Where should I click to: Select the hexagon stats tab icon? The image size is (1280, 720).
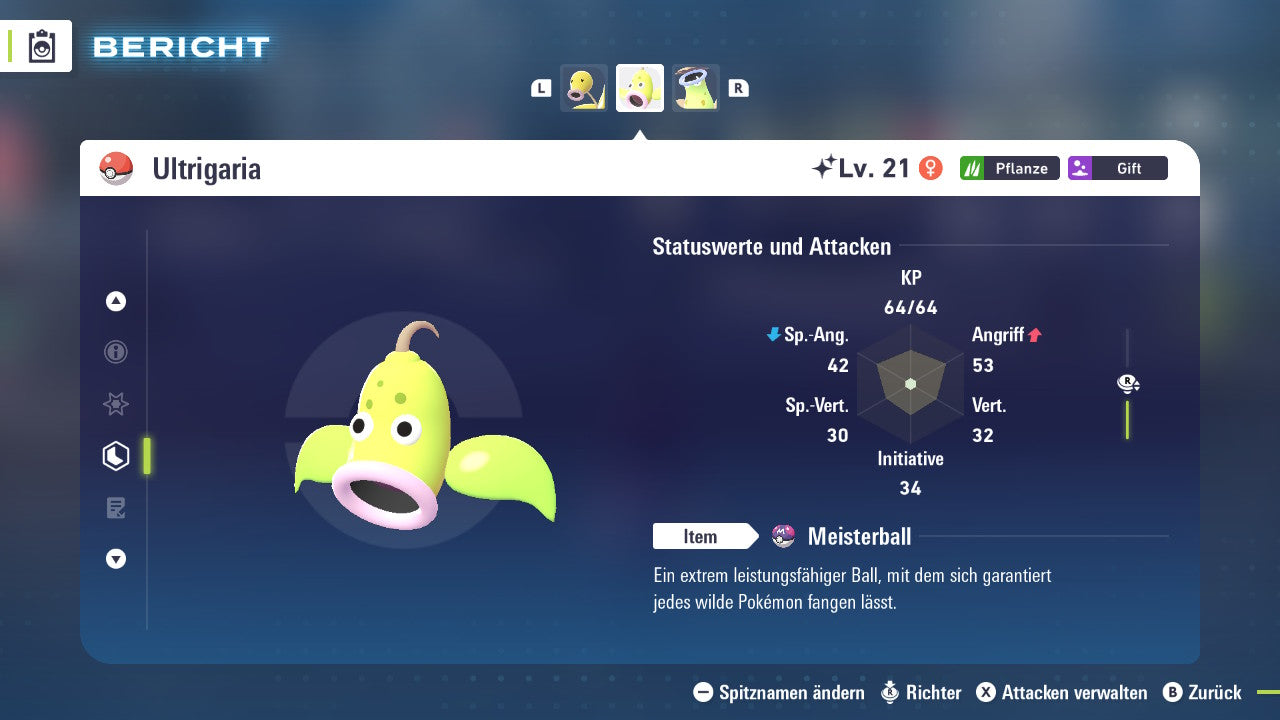coord(116,456)
